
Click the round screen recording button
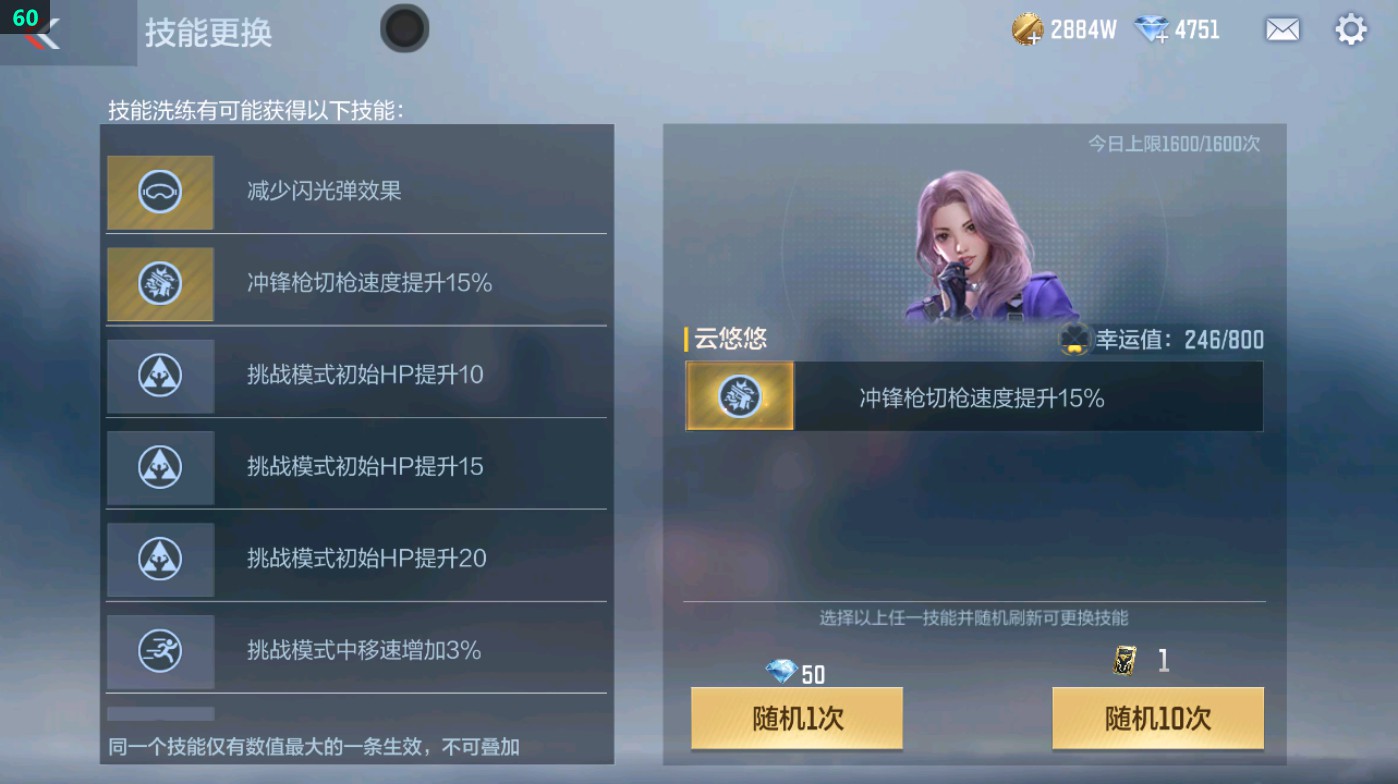404,29
